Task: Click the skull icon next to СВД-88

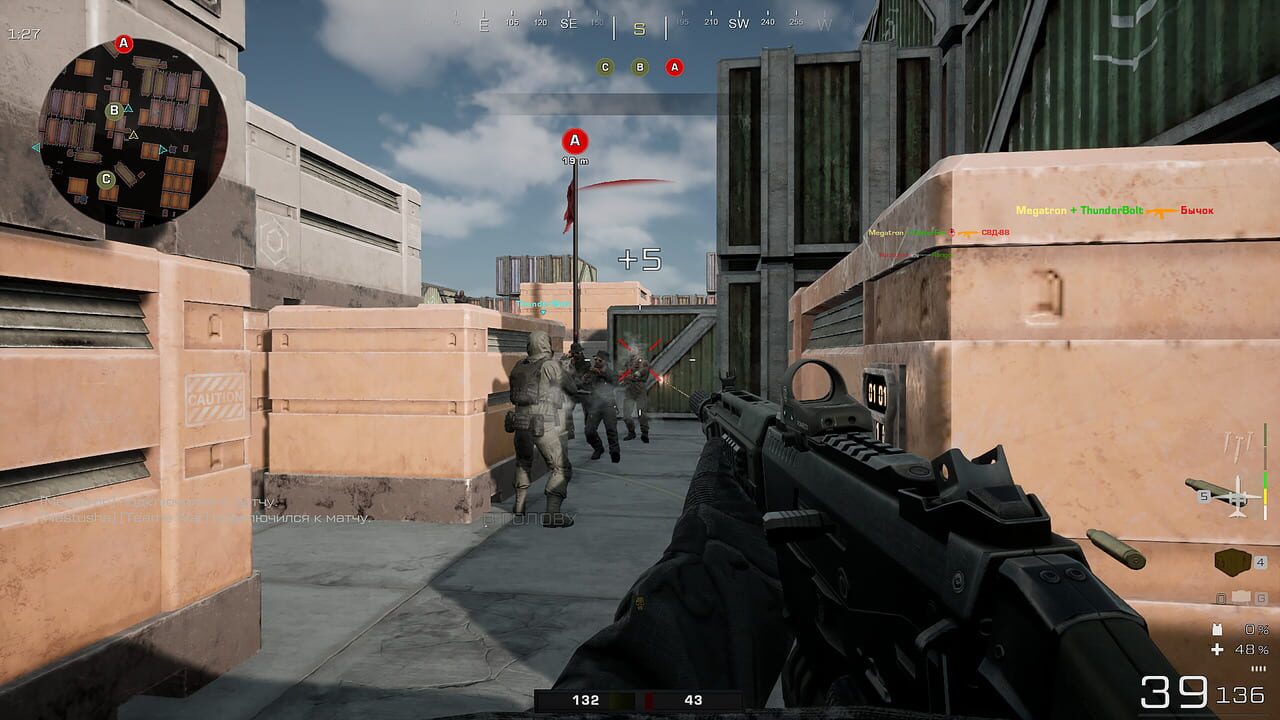Action: pyautogui.click(x=951, y=232)
